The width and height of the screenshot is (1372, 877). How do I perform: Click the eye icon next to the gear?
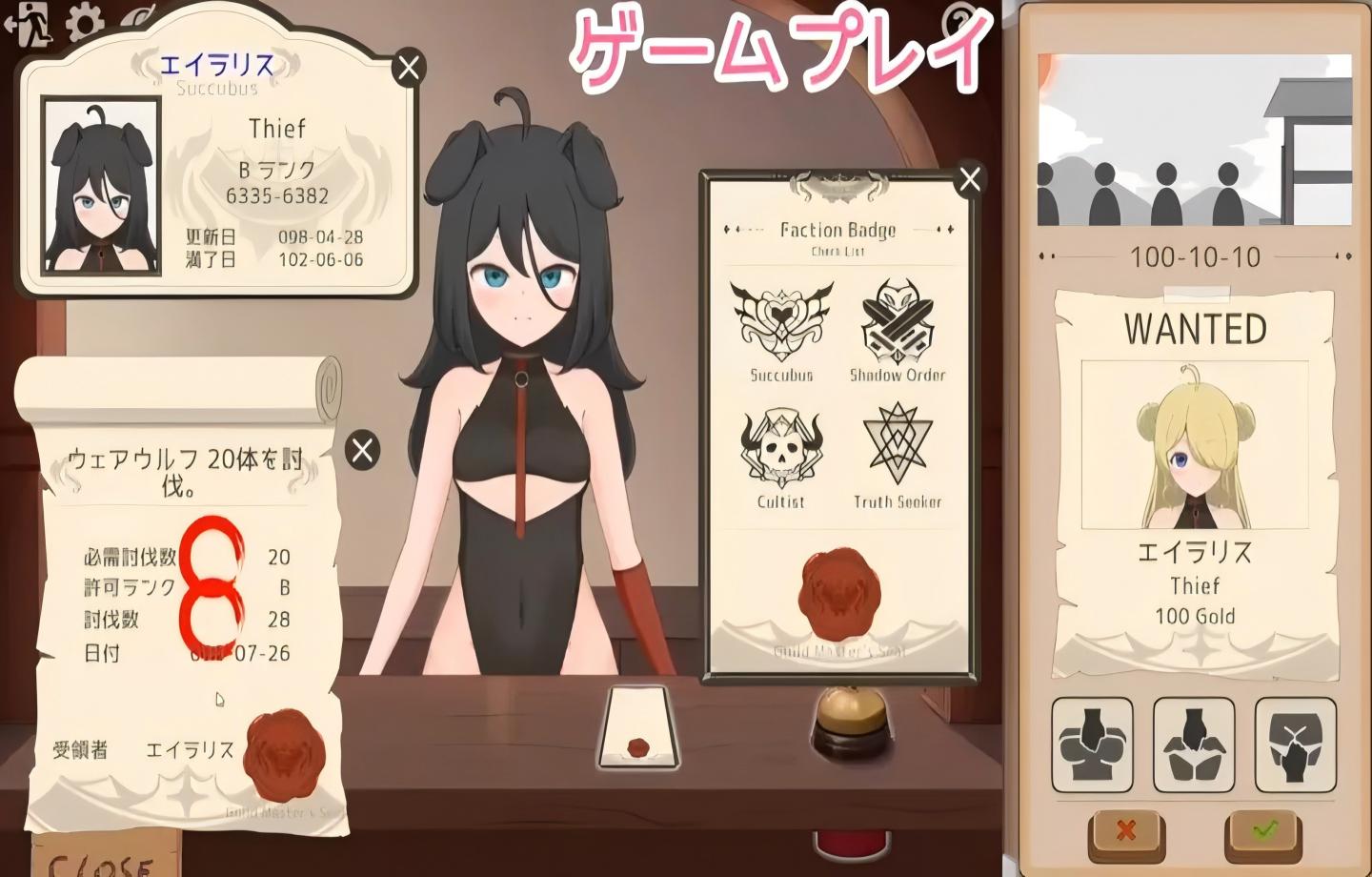136,19
